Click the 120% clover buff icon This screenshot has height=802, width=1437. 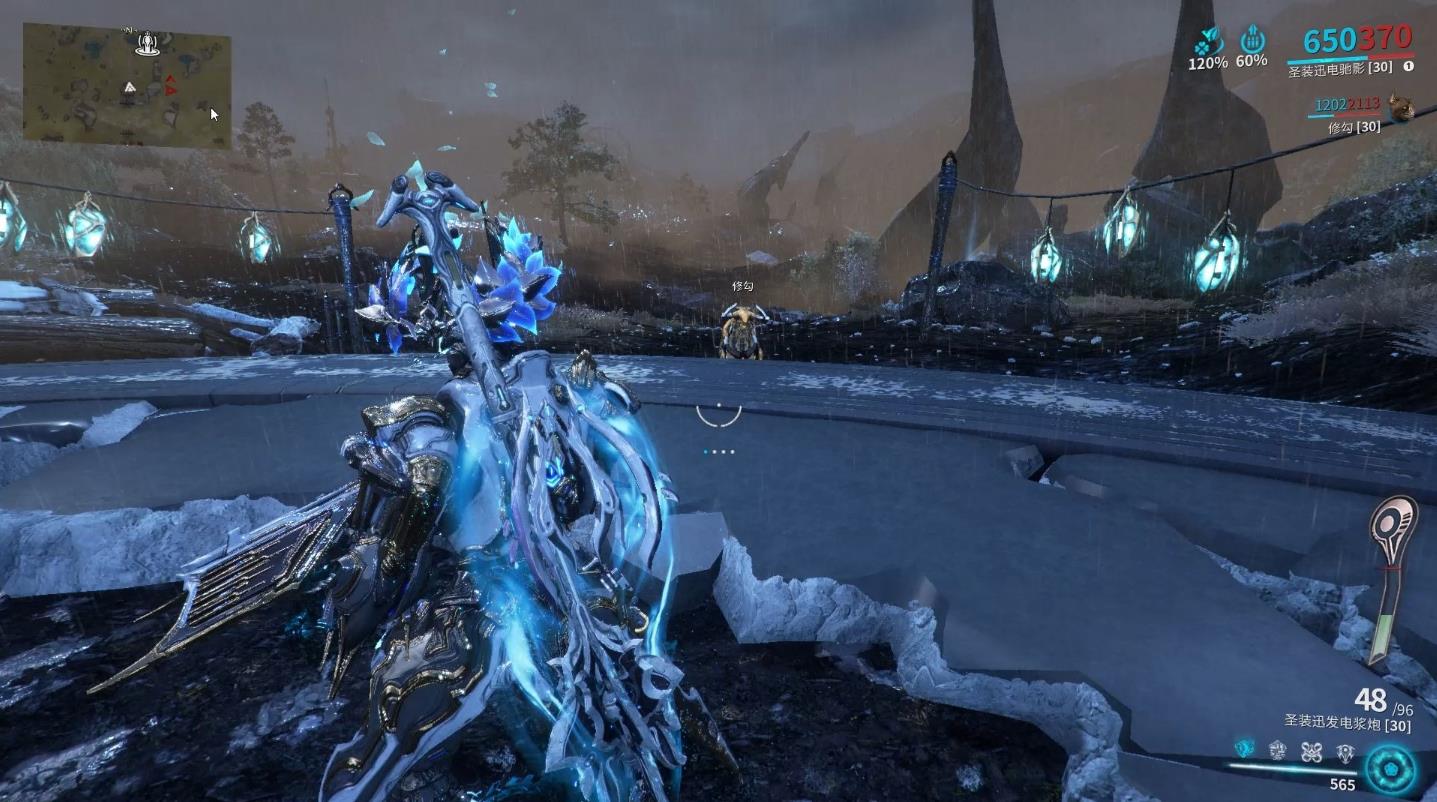coord(1208,41)
